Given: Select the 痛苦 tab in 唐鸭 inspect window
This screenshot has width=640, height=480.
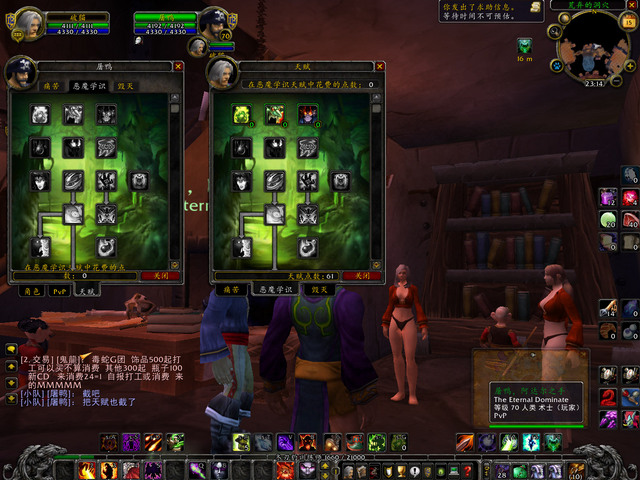Looking at the screenshot, I should coord(51,86).
